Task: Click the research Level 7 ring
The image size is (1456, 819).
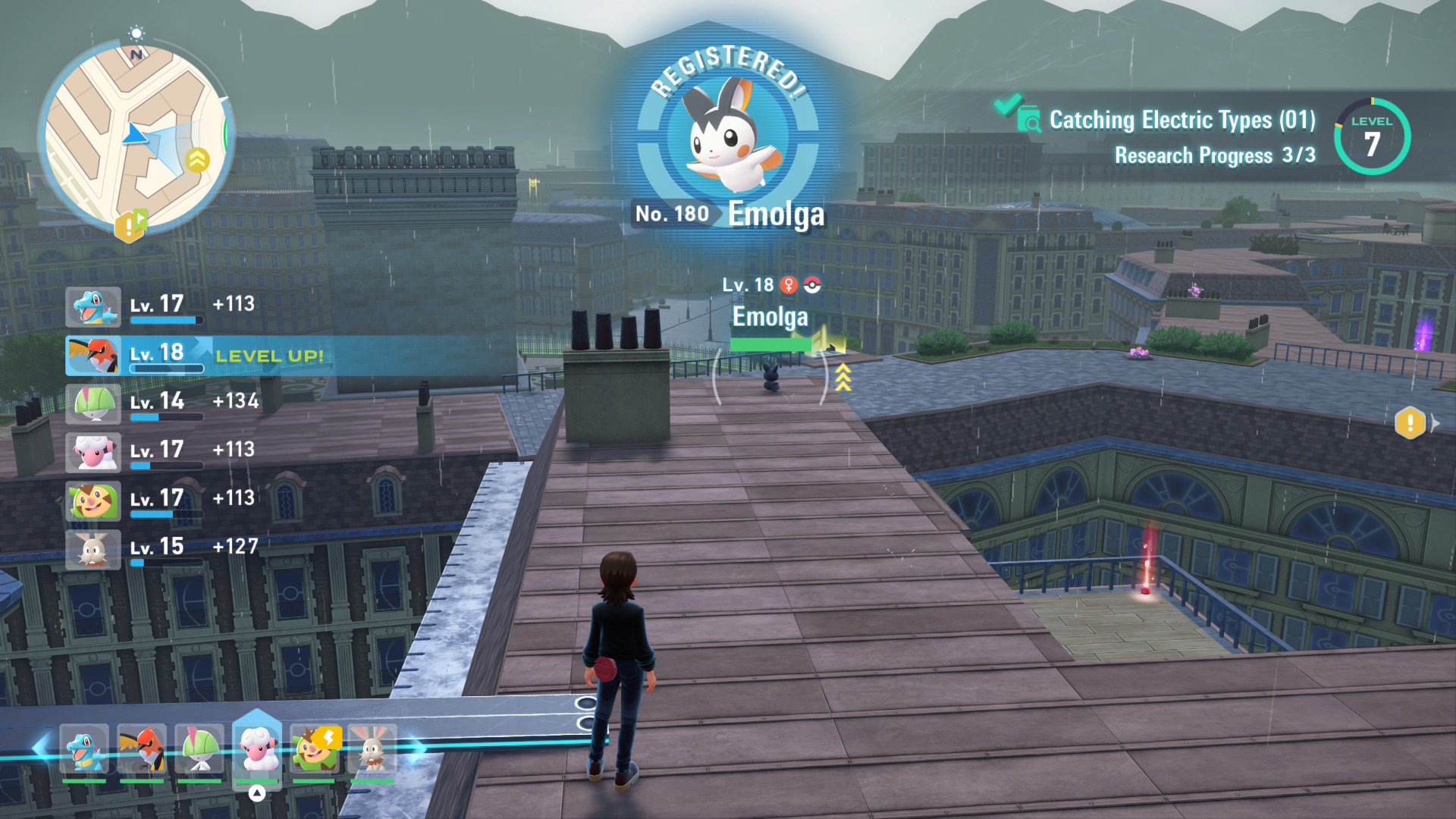Action: click(1372, 136)
